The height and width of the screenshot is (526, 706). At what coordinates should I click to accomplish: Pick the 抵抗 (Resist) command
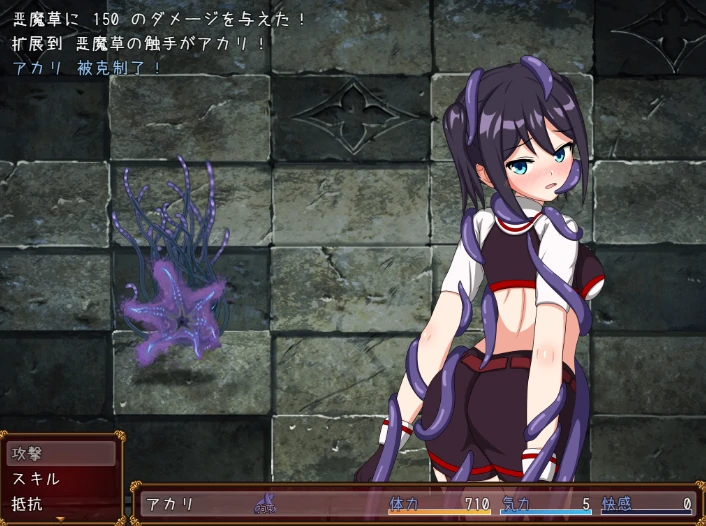tap(60, 503)
